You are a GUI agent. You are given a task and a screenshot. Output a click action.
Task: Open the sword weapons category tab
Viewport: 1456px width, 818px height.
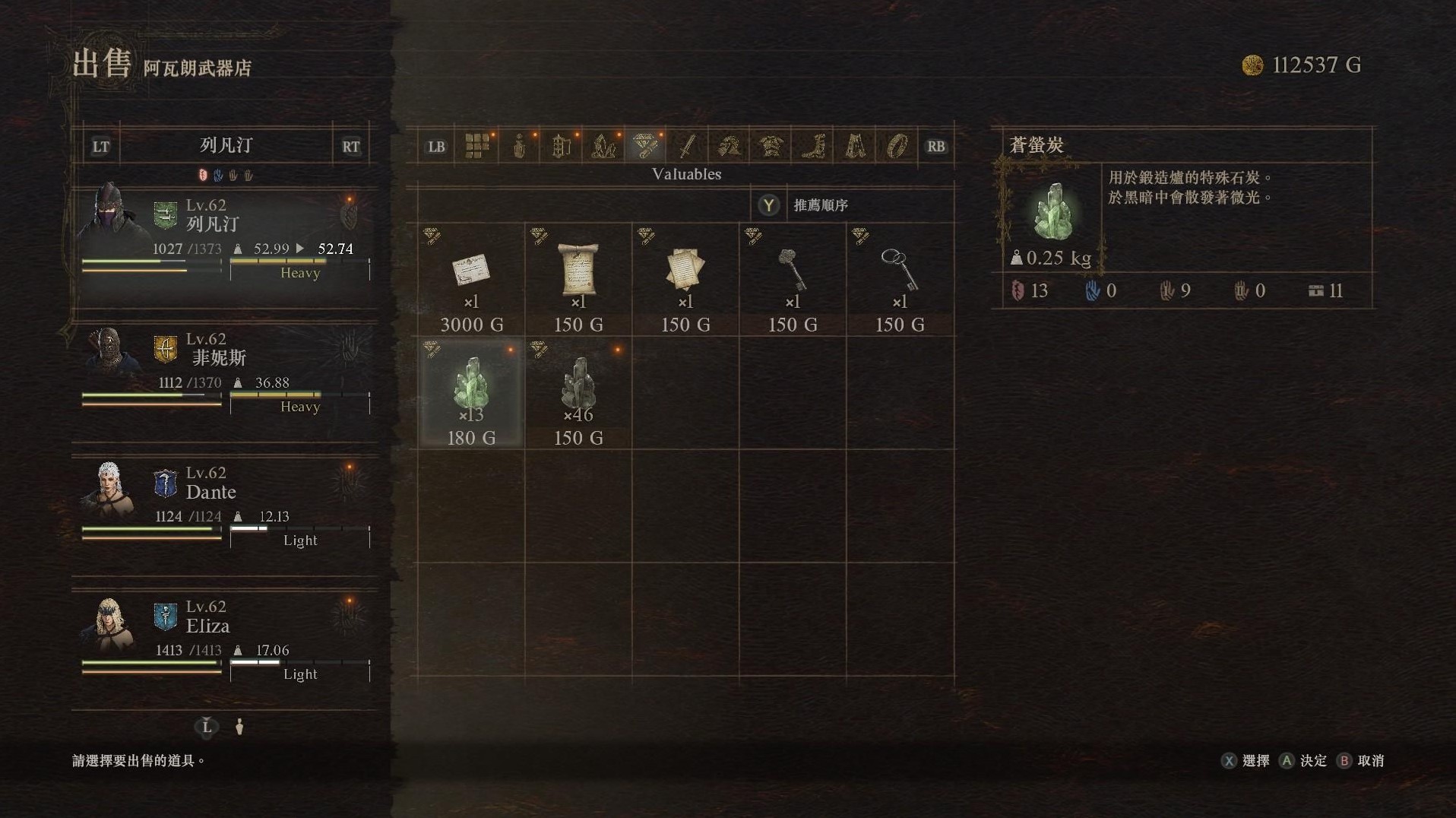click(x=687, y=146)
